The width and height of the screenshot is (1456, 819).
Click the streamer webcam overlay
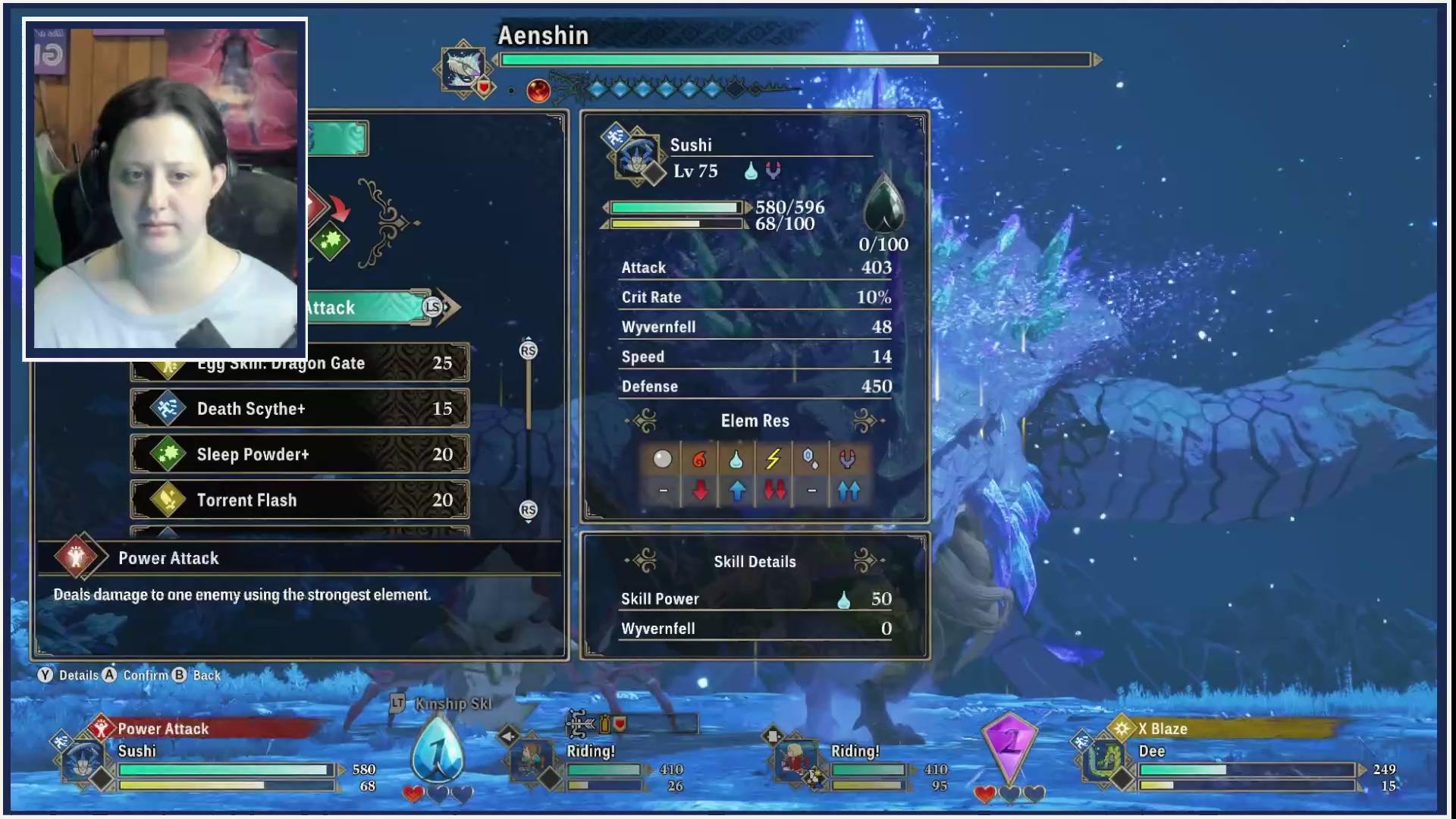[165, 188]
